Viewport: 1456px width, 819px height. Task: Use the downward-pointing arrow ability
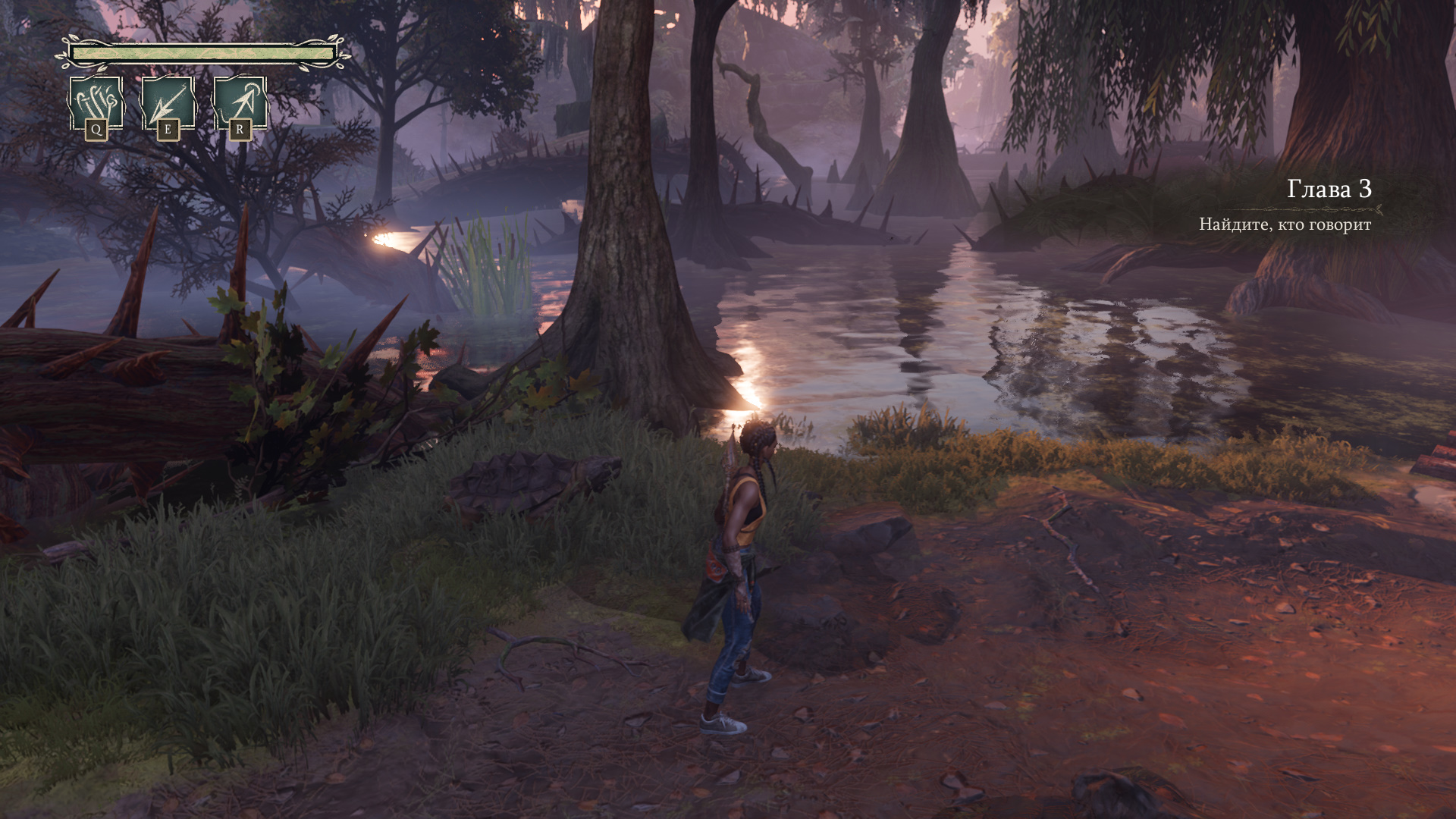click(168, 104)
